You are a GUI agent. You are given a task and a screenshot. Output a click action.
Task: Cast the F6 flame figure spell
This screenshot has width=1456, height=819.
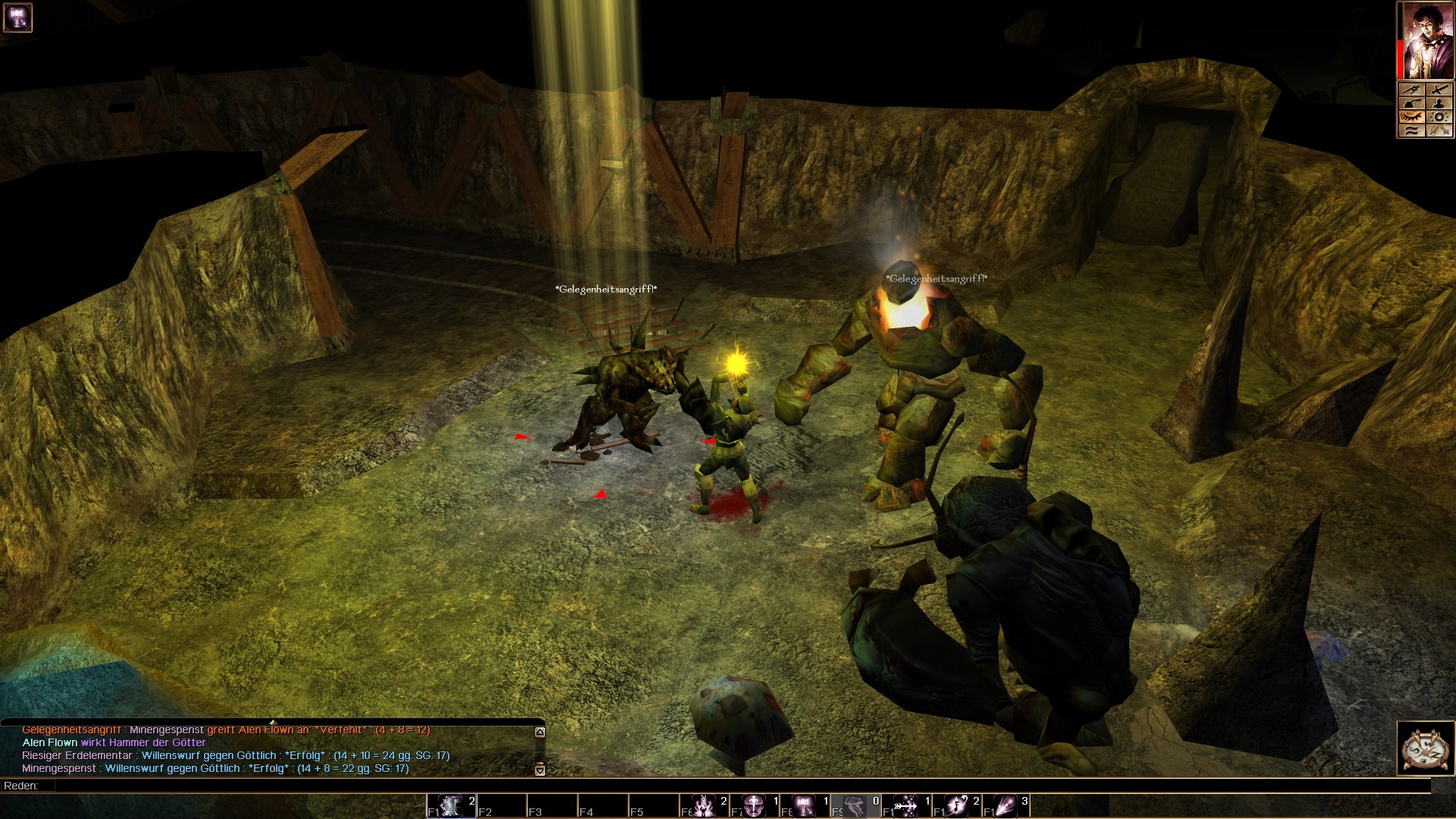pos(704,805)
